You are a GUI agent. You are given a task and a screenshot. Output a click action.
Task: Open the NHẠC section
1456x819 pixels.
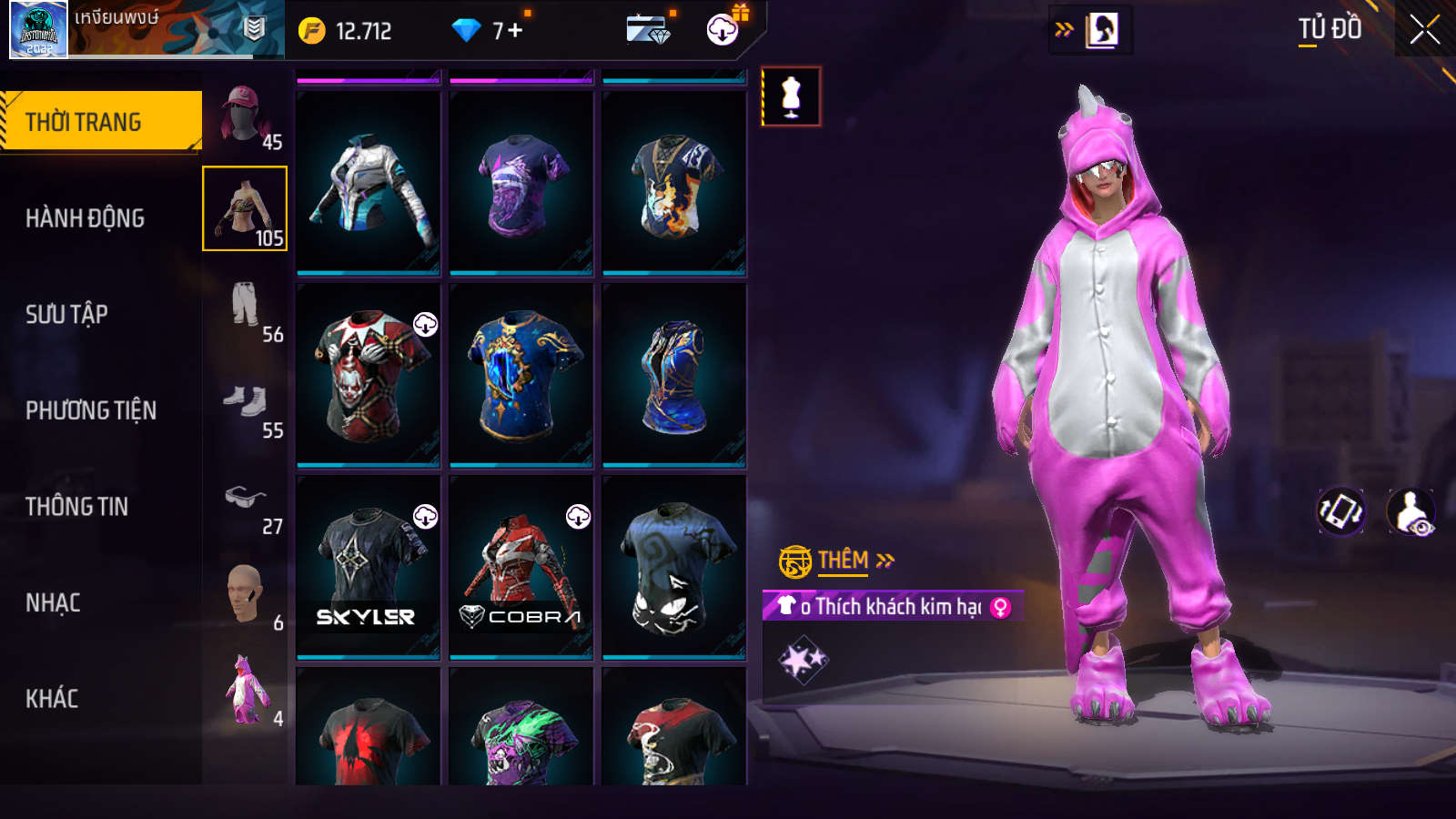(x=54, y=602)
